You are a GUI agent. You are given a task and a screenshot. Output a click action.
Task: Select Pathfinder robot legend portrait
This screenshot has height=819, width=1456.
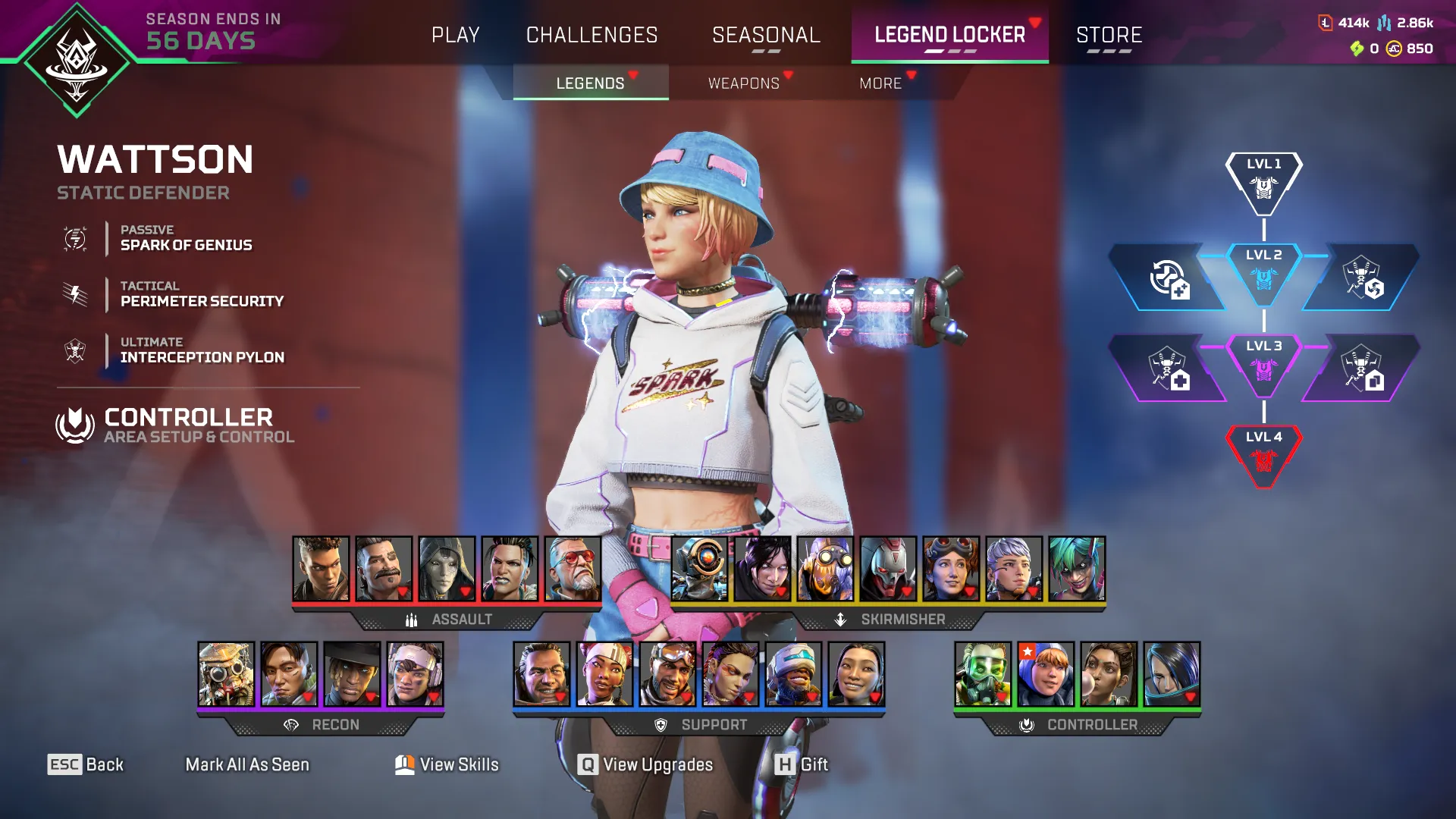tap(699, 569)
